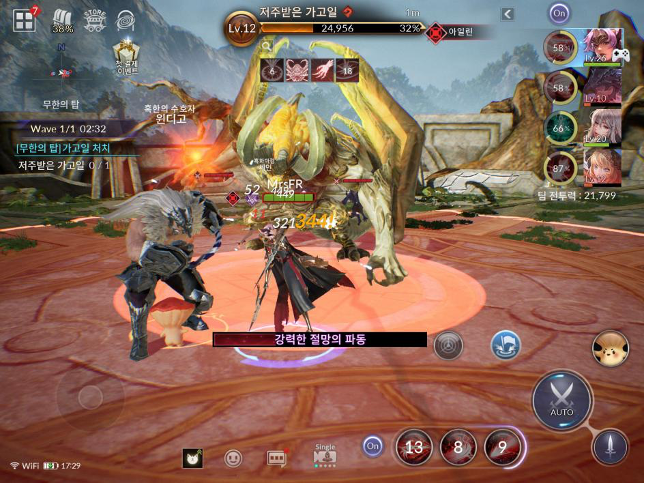
Task: Click the magnifier under the boss level badge
Action: pos(265,46)
